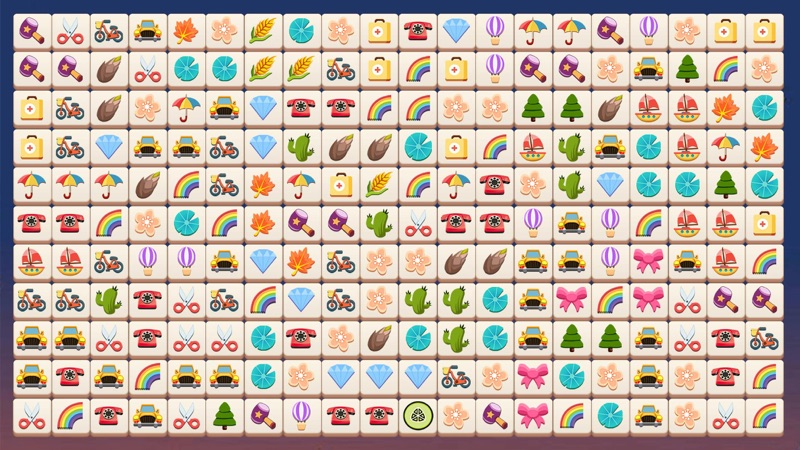Select the green cucumber slice tile
The image size is (800, 450).
[416, 414]
